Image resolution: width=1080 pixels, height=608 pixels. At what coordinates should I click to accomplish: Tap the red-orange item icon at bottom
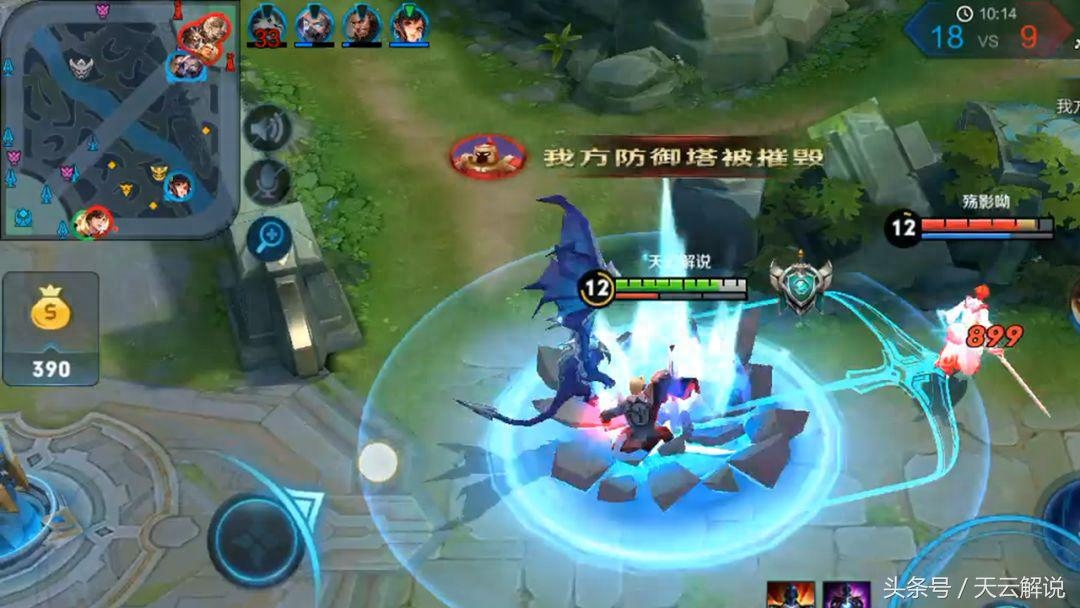(790, 594)
